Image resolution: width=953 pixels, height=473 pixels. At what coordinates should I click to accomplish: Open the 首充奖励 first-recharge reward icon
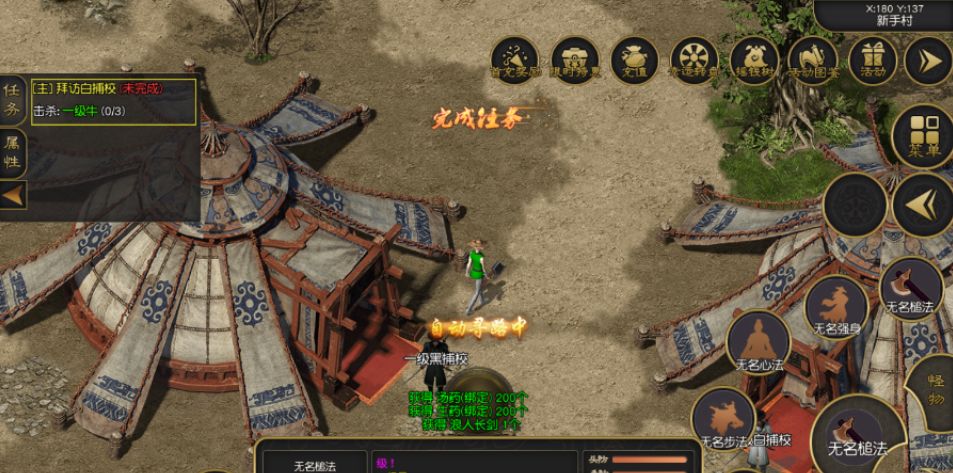[516, 60]
